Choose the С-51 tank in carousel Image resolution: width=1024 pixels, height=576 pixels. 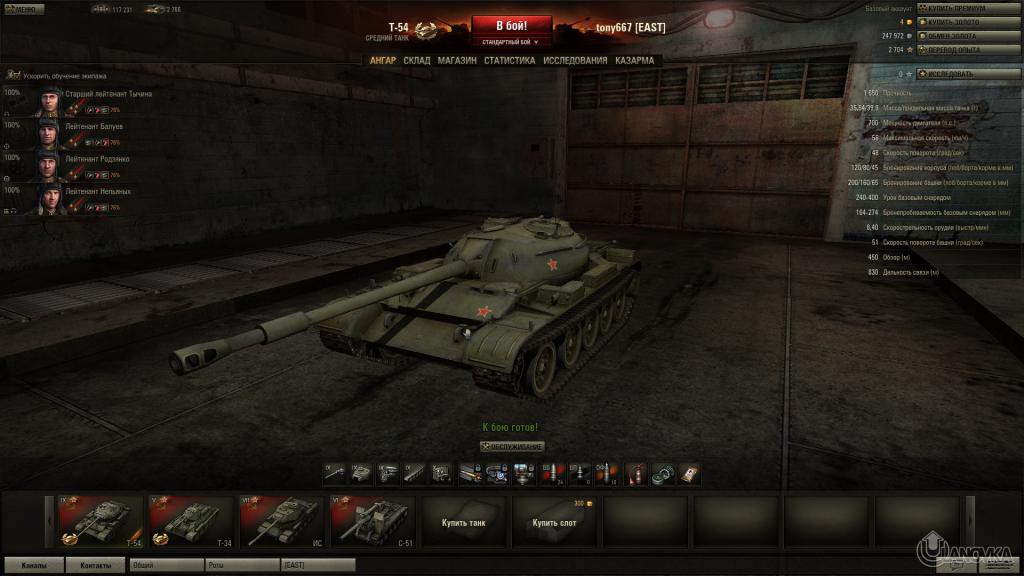(x=374, y=522)
